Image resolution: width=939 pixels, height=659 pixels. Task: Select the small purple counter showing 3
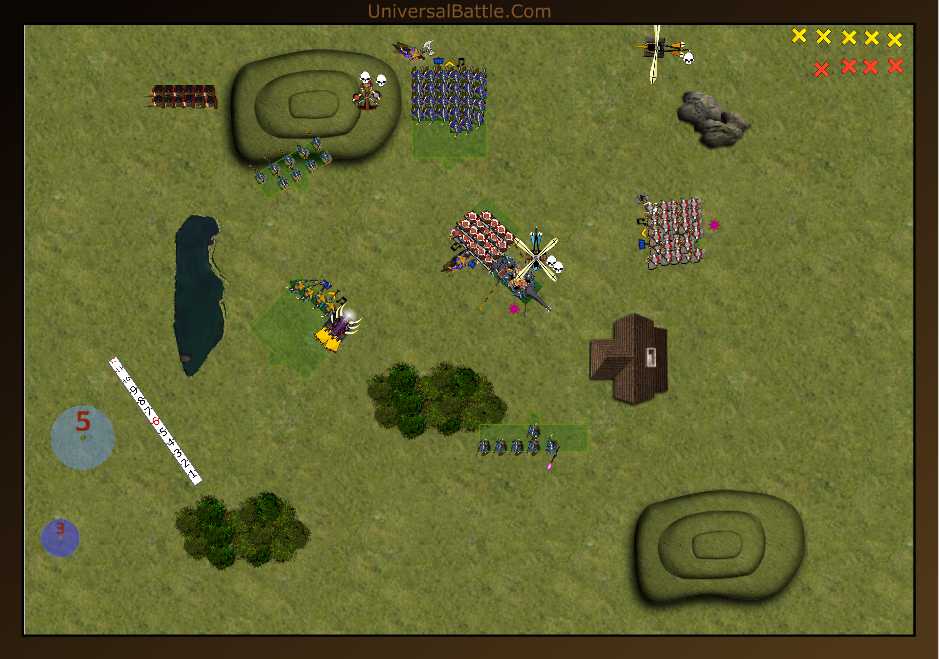click(60, 537)
